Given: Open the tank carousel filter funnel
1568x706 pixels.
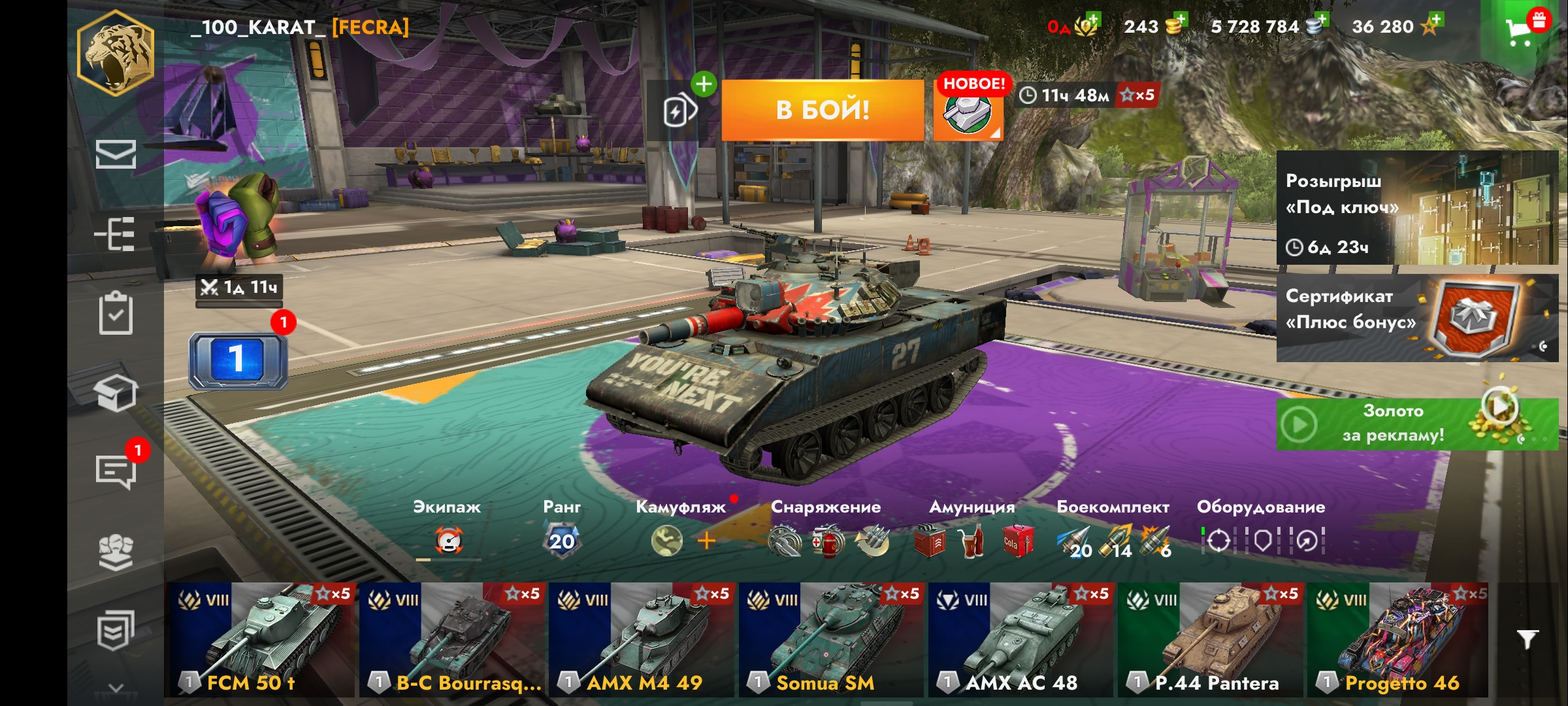Looking at the screenshot, I should (1527, 639).
